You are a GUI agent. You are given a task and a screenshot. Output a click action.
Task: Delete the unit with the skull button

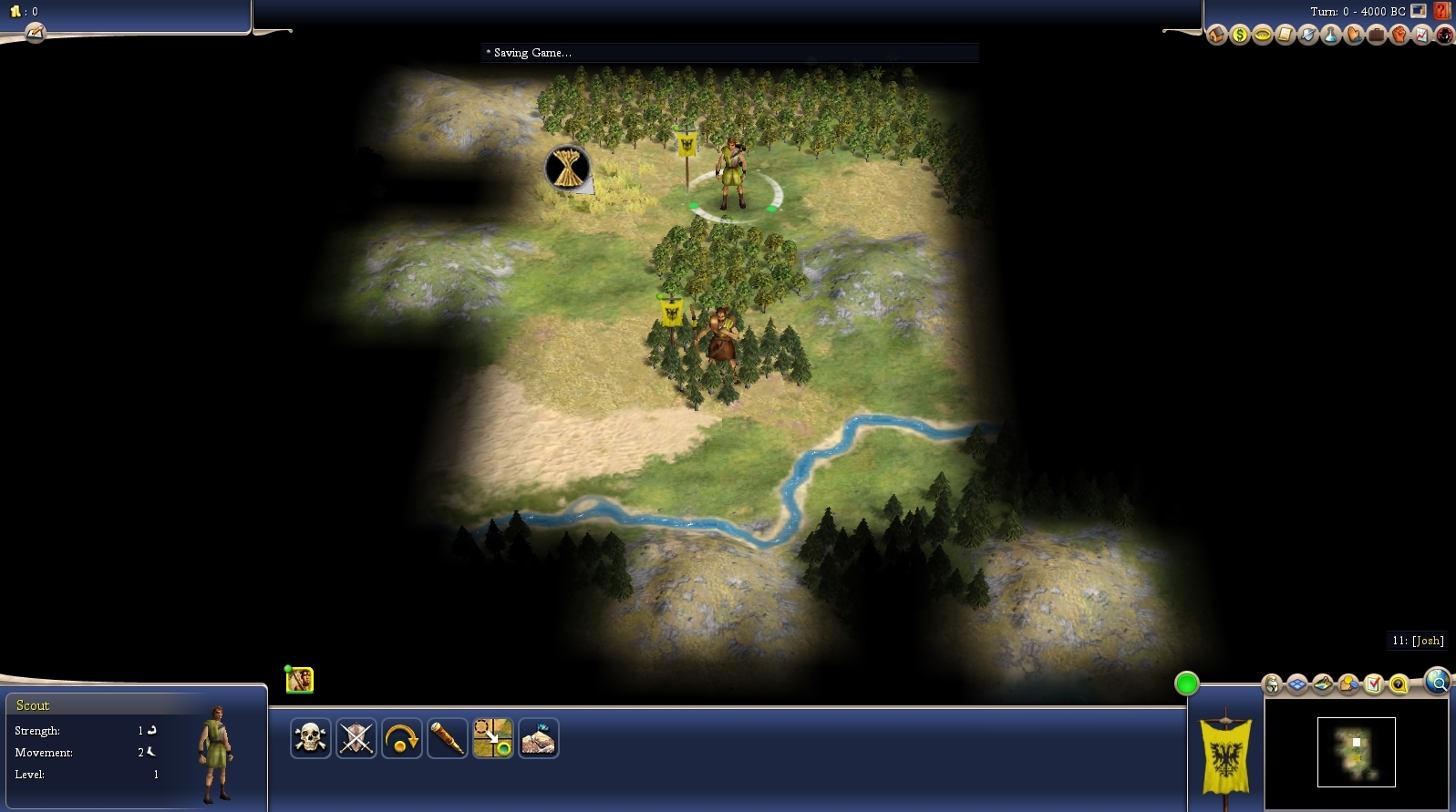(x=310, y=738)
